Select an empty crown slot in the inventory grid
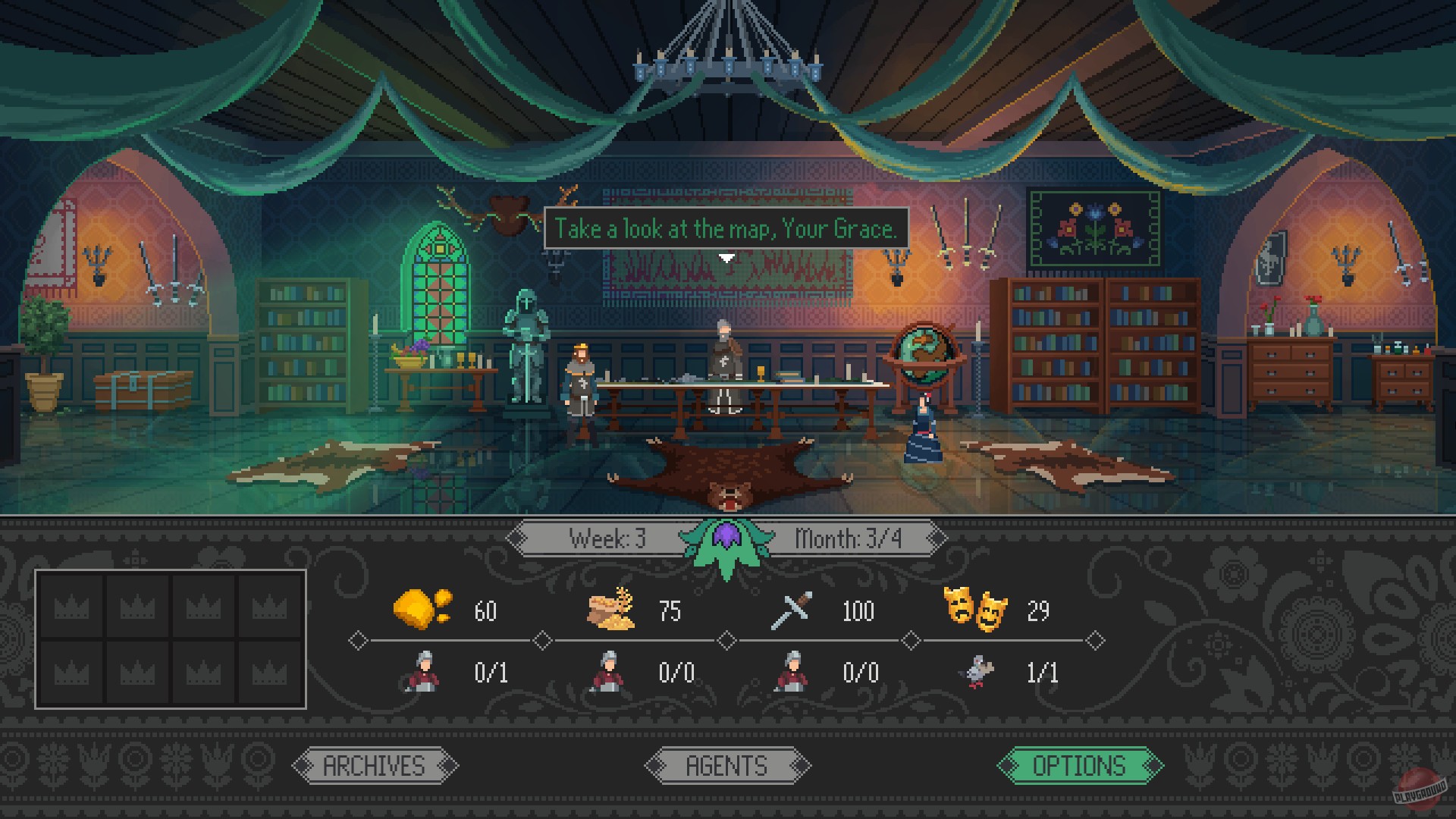This screenshot has width=1456, height=819. click(x=73, y=607)
